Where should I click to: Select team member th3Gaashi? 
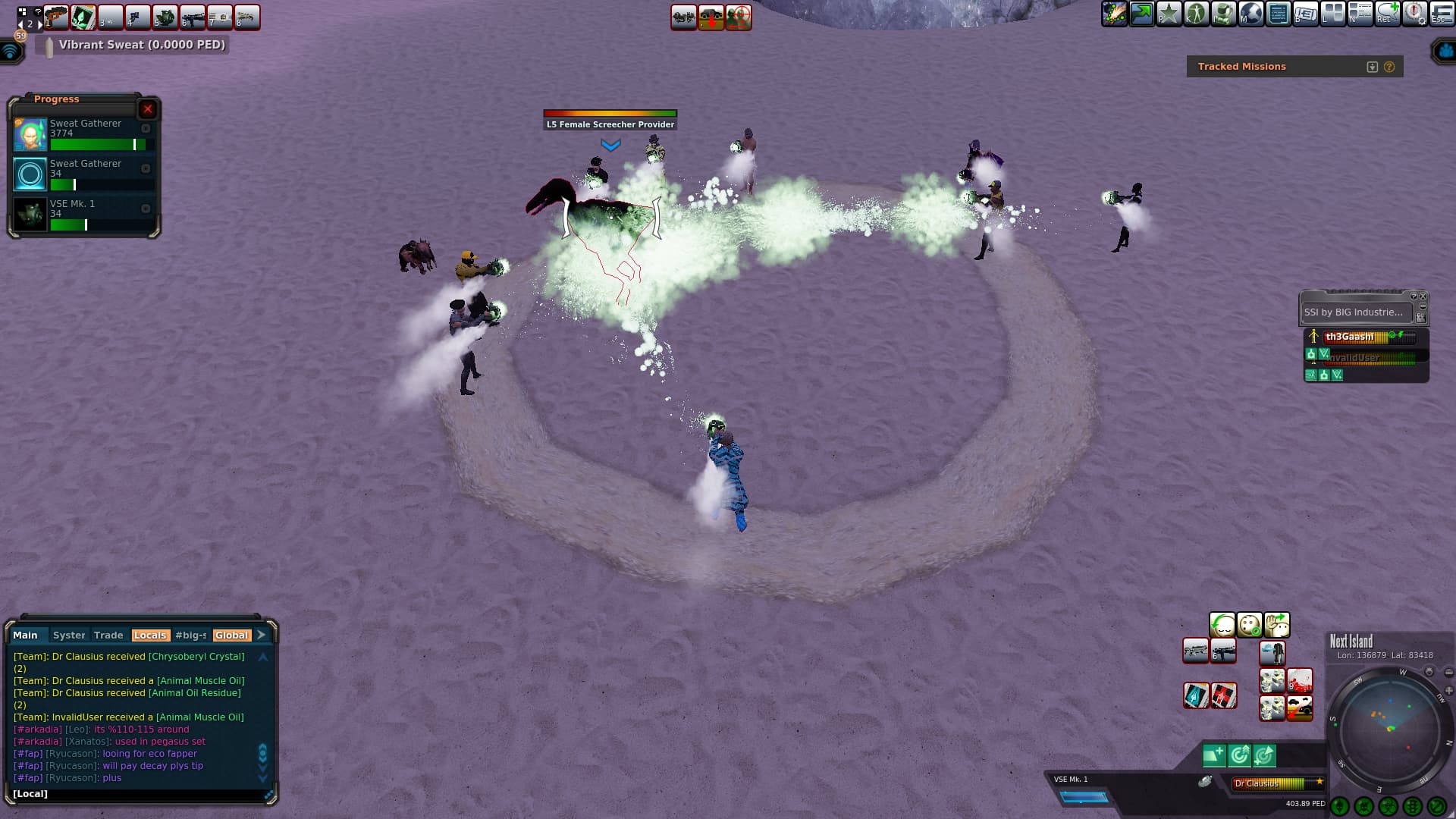coord(1350,337)
